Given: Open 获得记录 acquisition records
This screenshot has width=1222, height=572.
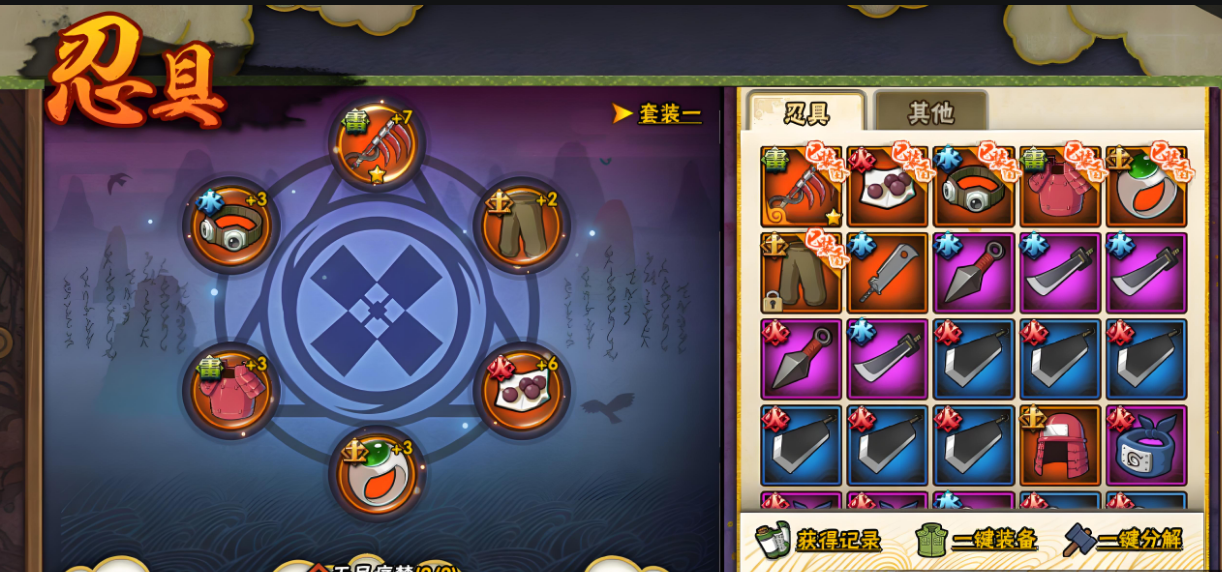Looking at the screenshot, I should click(820, 540).
